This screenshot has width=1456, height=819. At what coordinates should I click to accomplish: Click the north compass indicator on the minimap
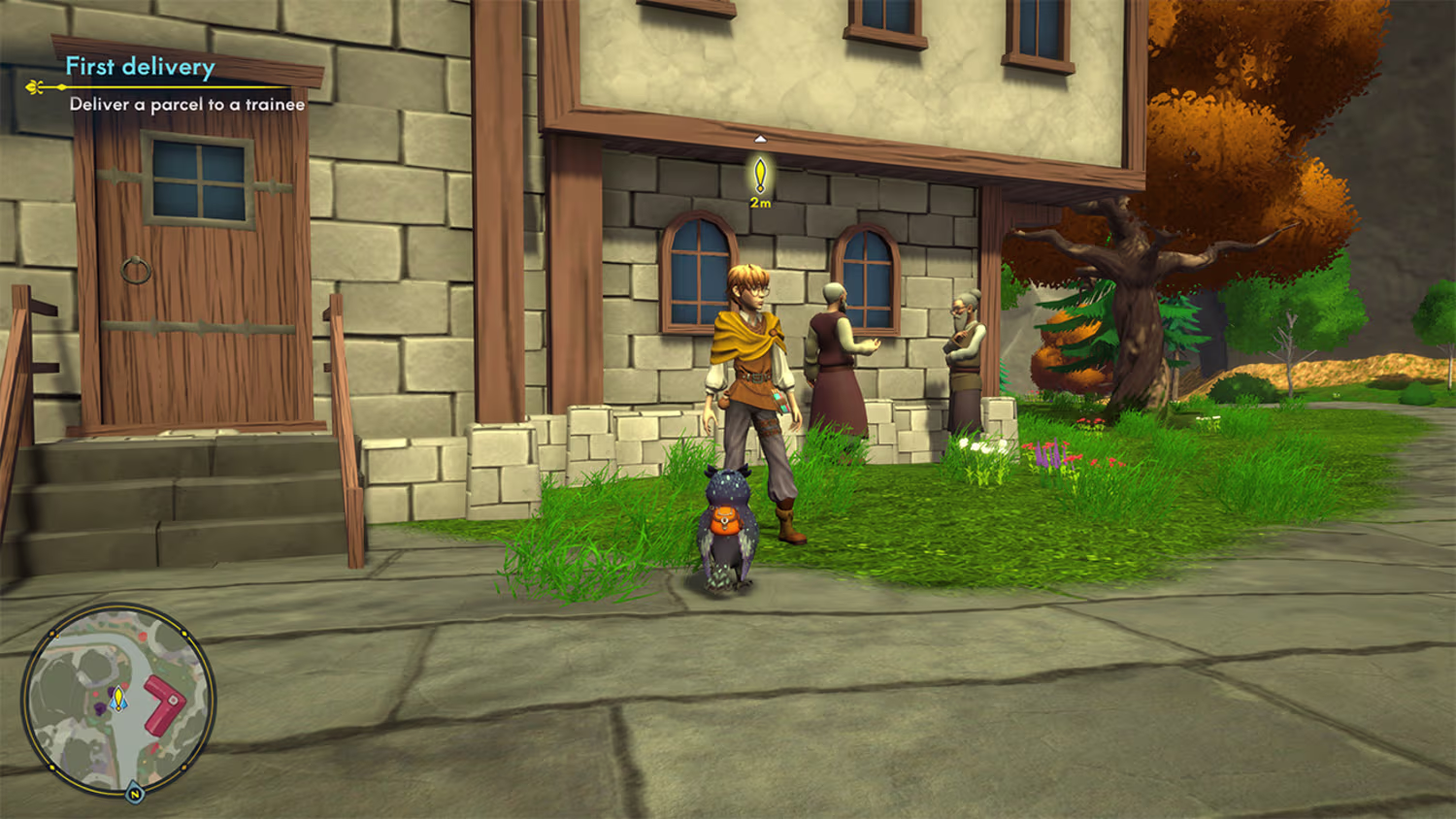tap(135, 794)
